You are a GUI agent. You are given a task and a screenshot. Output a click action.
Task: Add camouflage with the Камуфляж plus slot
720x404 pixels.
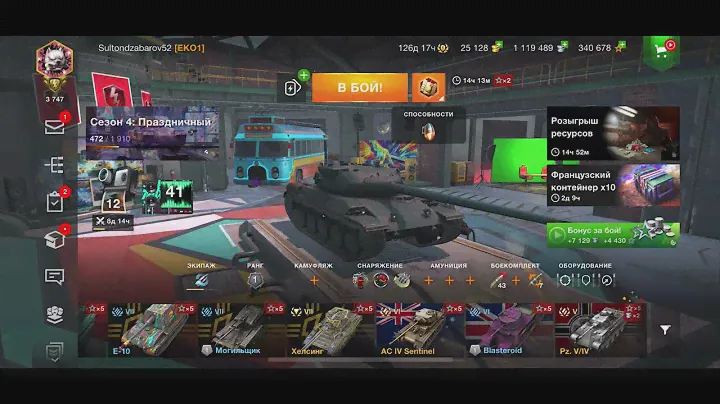pyautogui.click(x=313, y=281)
